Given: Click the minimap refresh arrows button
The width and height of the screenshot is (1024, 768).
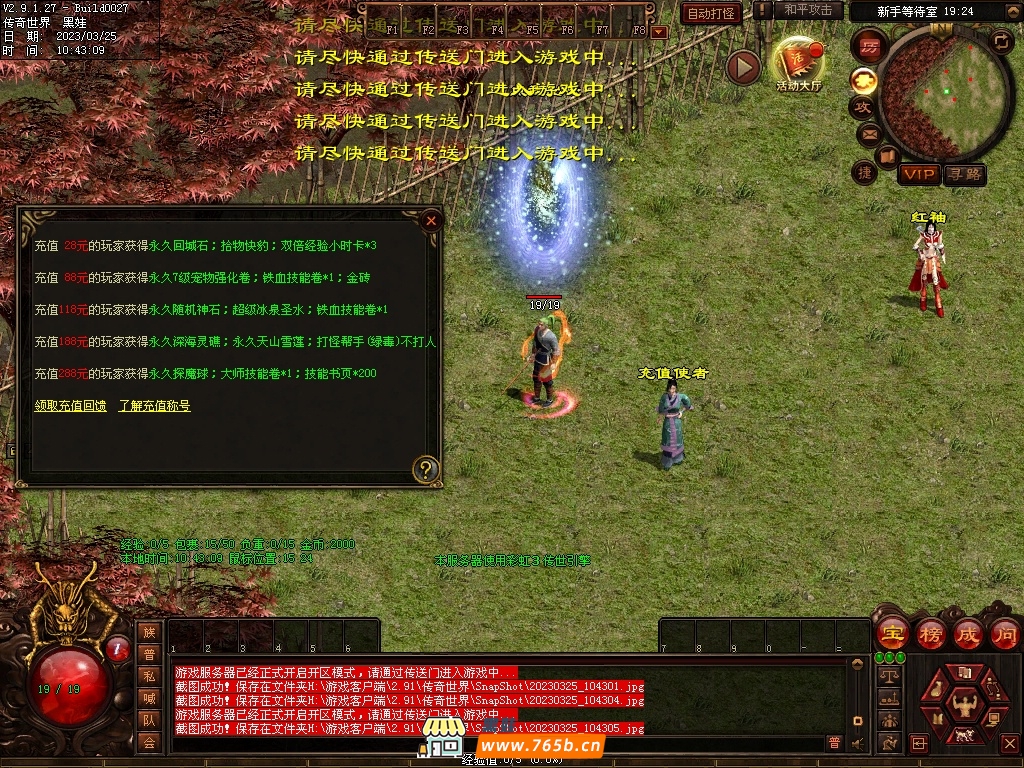Looking at the screenshot, I should [1001, 40].
